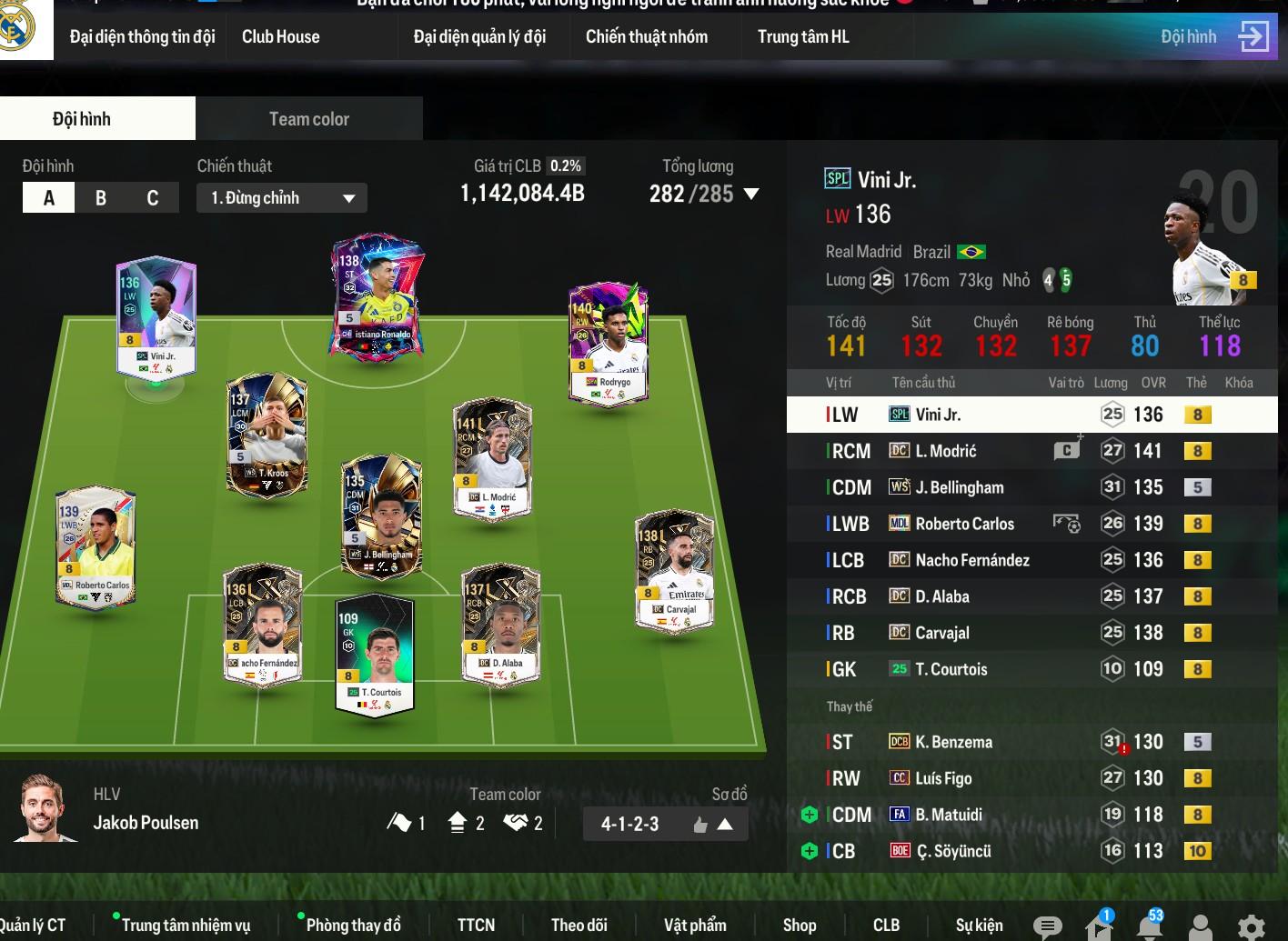Select Cristiano Ronaldo's striker card
Screen dimensions: 1288x941
click(x=377, y=298)
